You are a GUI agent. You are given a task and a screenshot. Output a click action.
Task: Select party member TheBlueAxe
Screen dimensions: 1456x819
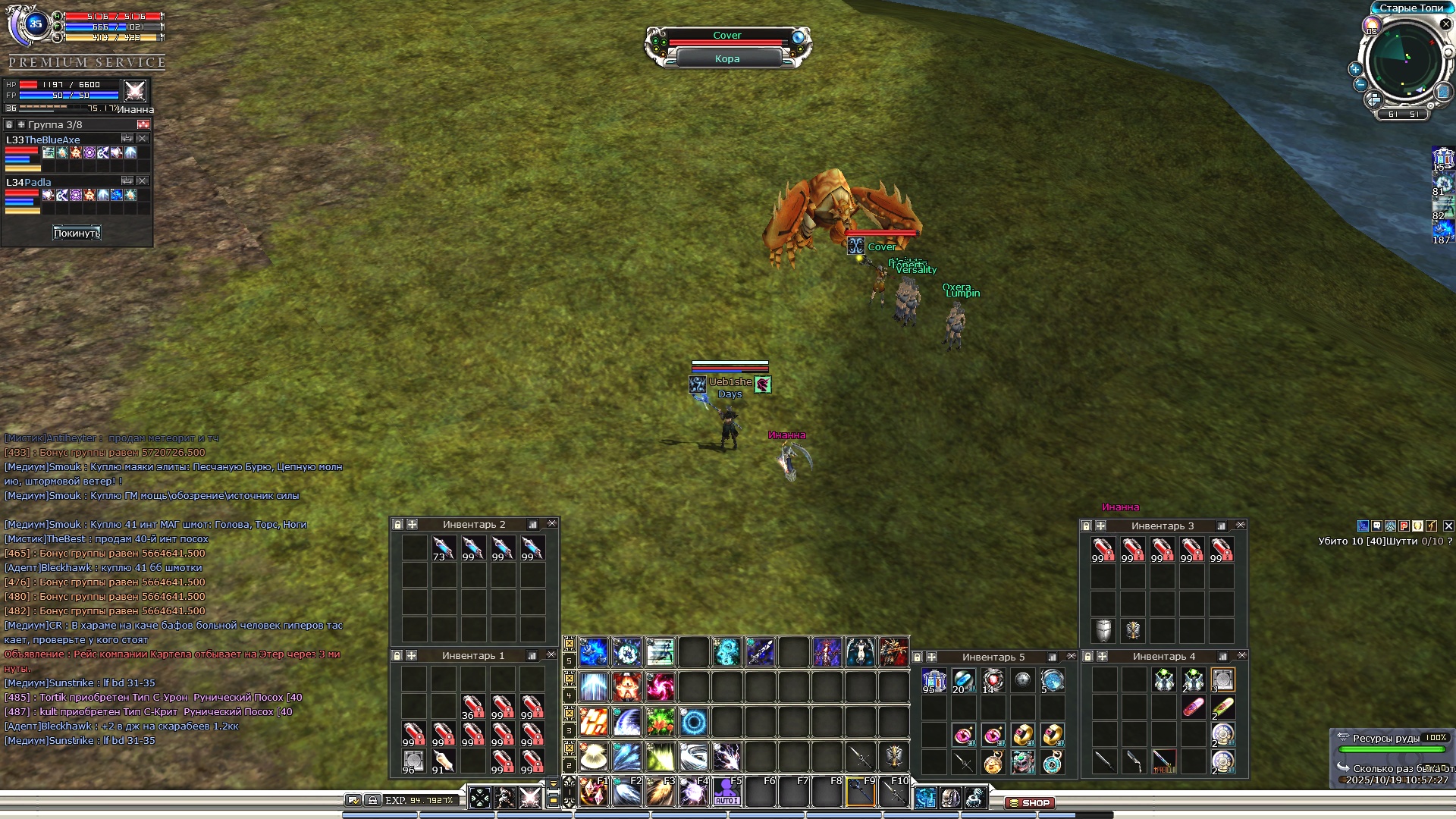coord(43,140)
